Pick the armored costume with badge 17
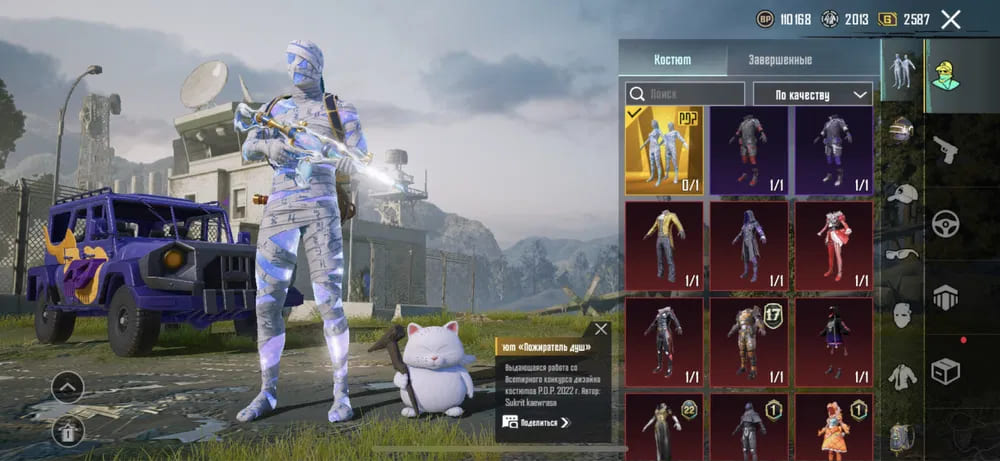 click(x=749, y=340)
